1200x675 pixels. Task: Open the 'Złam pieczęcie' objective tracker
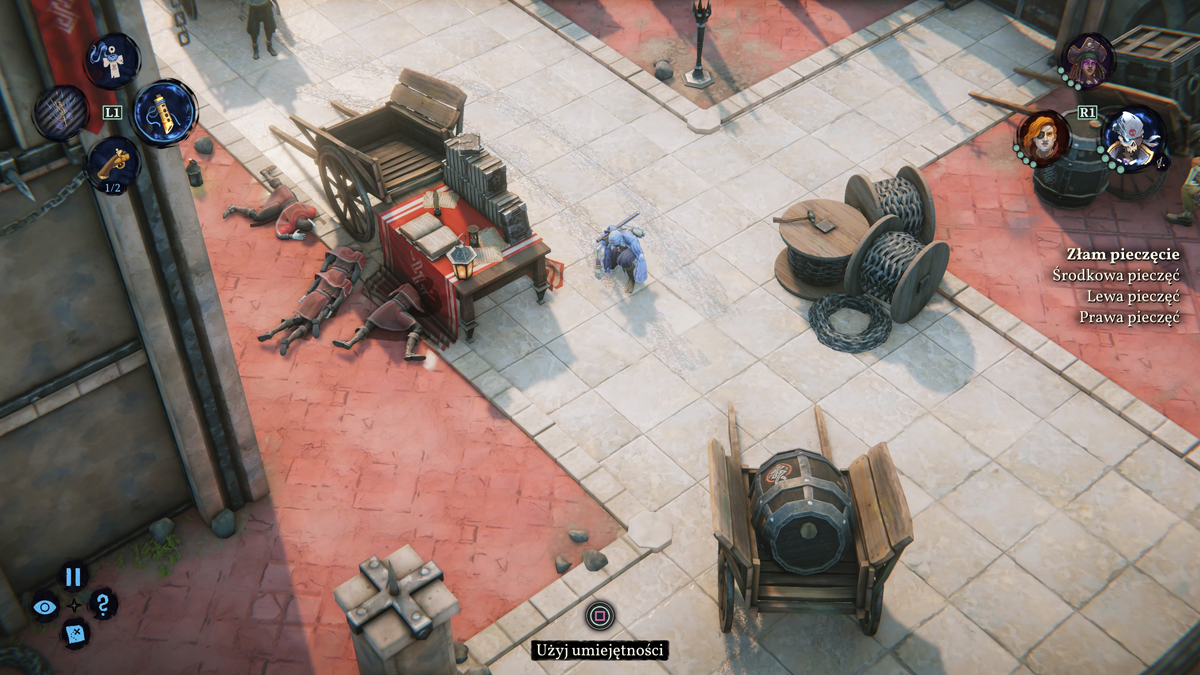(x=1122, y=254)
